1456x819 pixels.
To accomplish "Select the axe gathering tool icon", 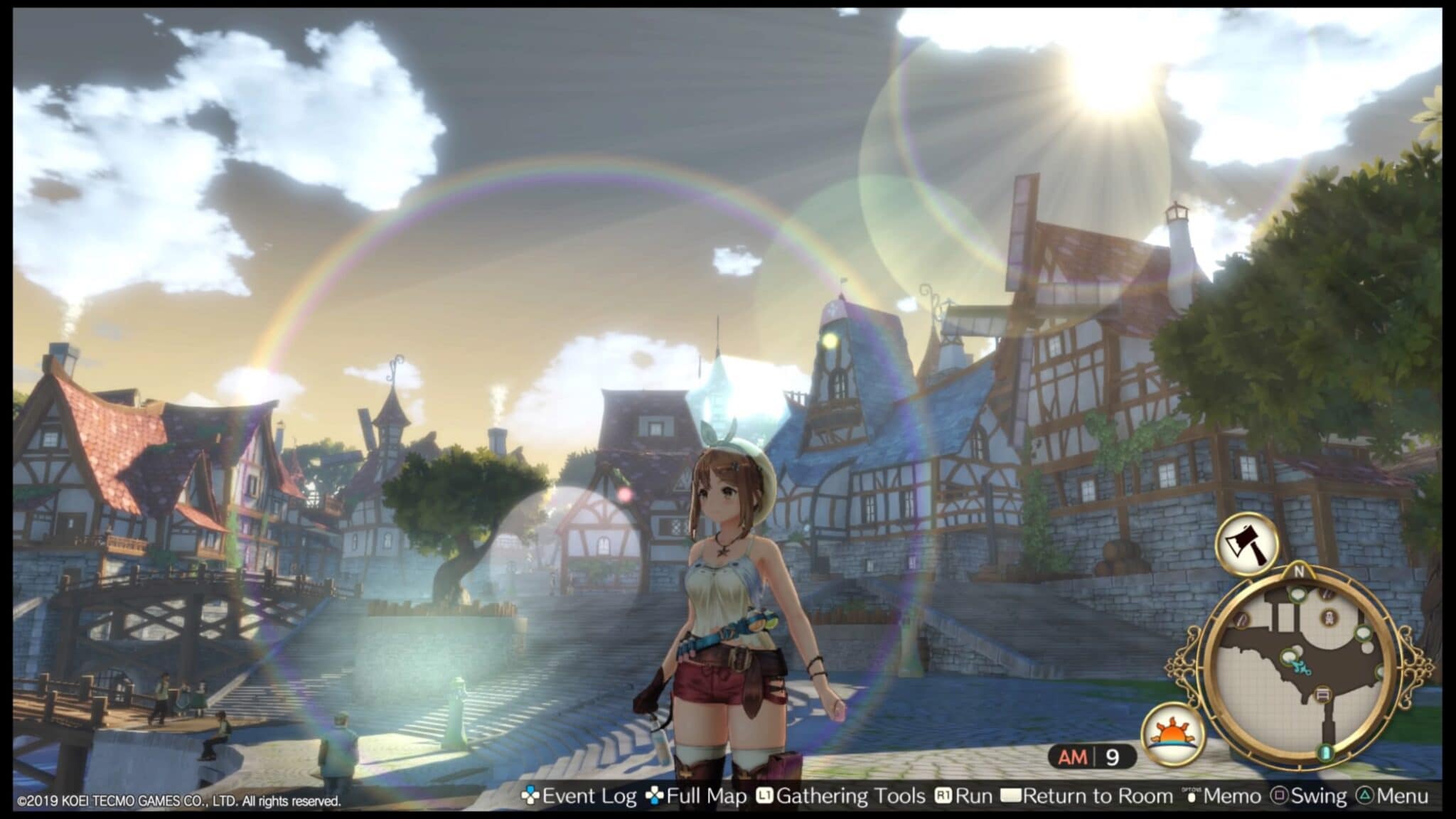I will (1246, 545).
